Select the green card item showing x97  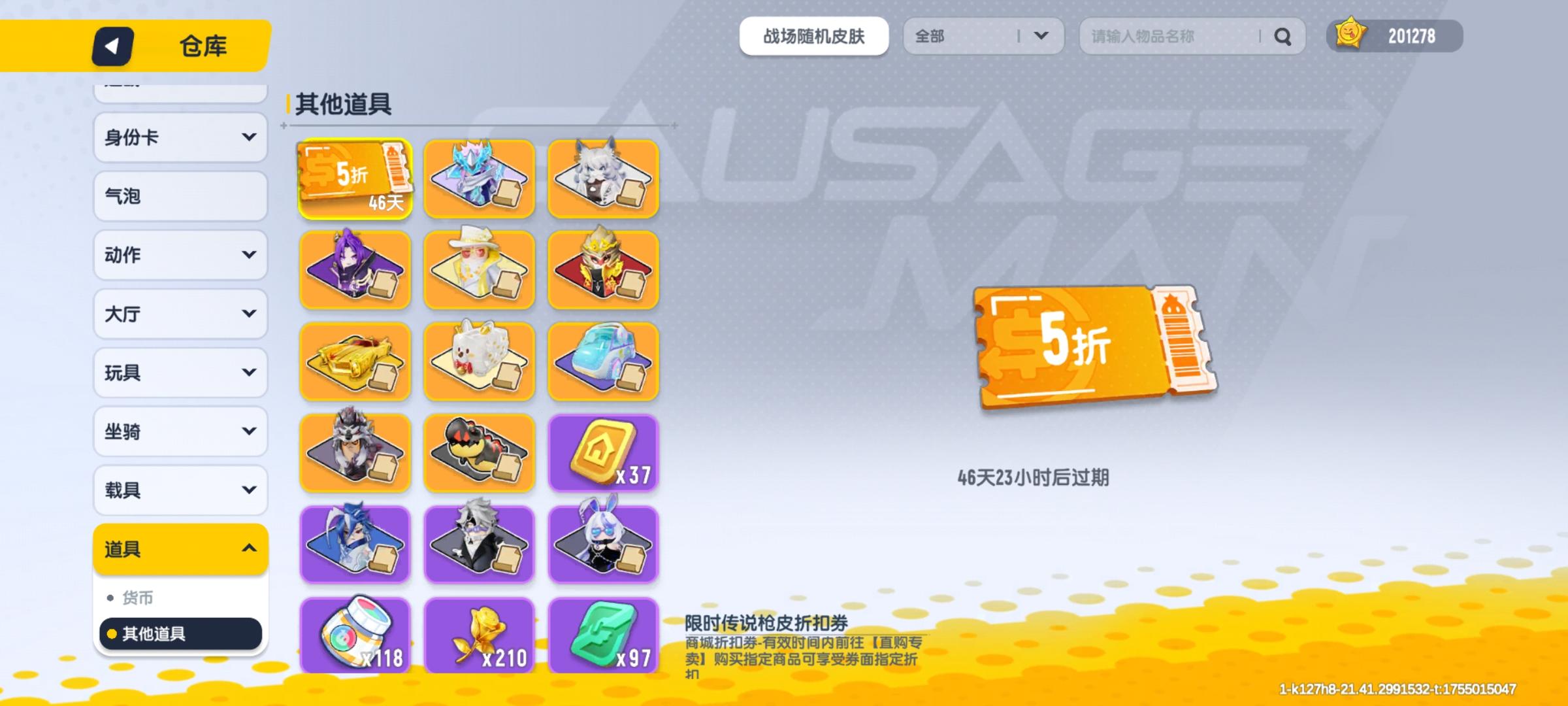[603, 636]
